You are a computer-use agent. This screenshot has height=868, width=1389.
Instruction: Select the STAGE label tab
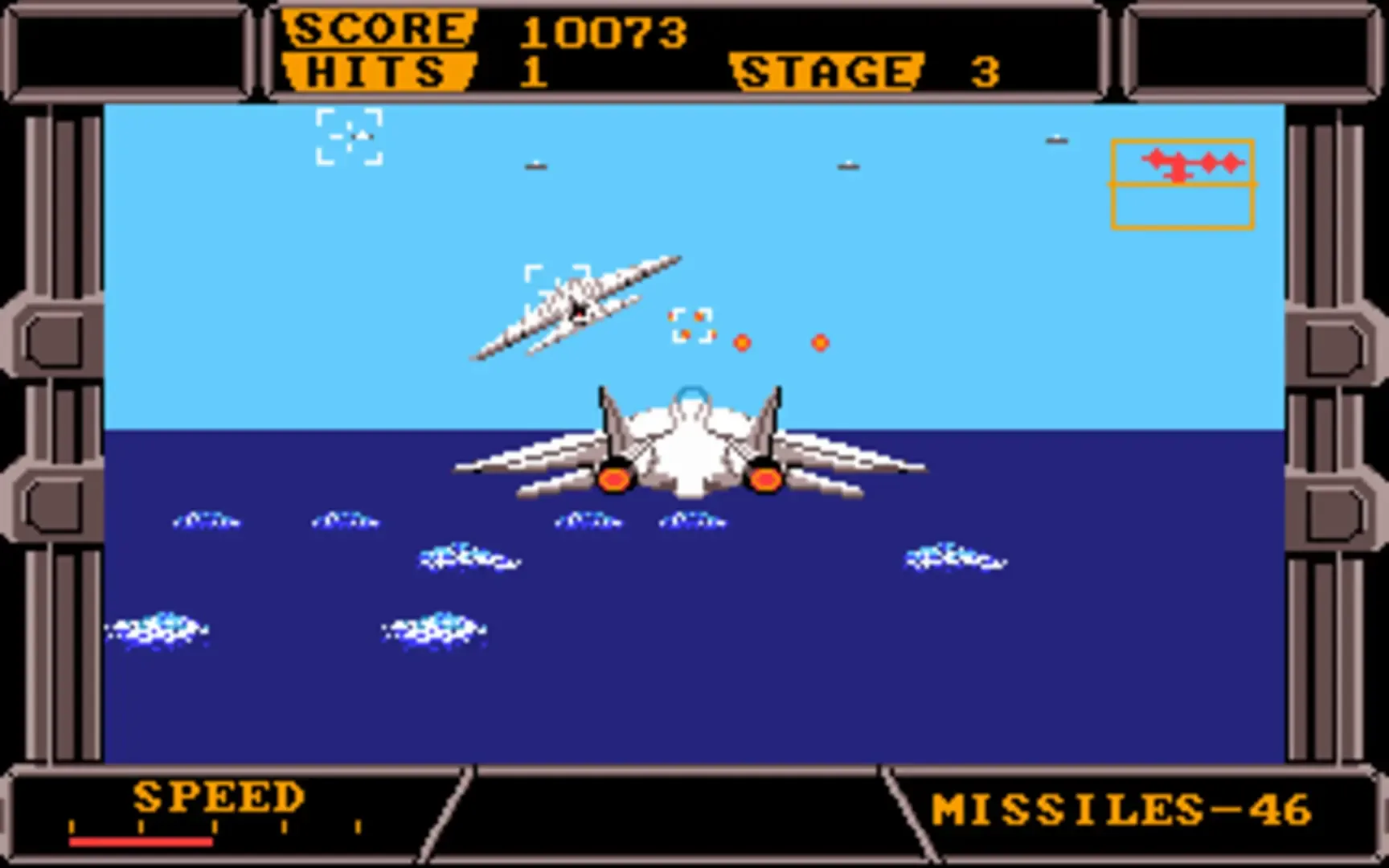826,71
